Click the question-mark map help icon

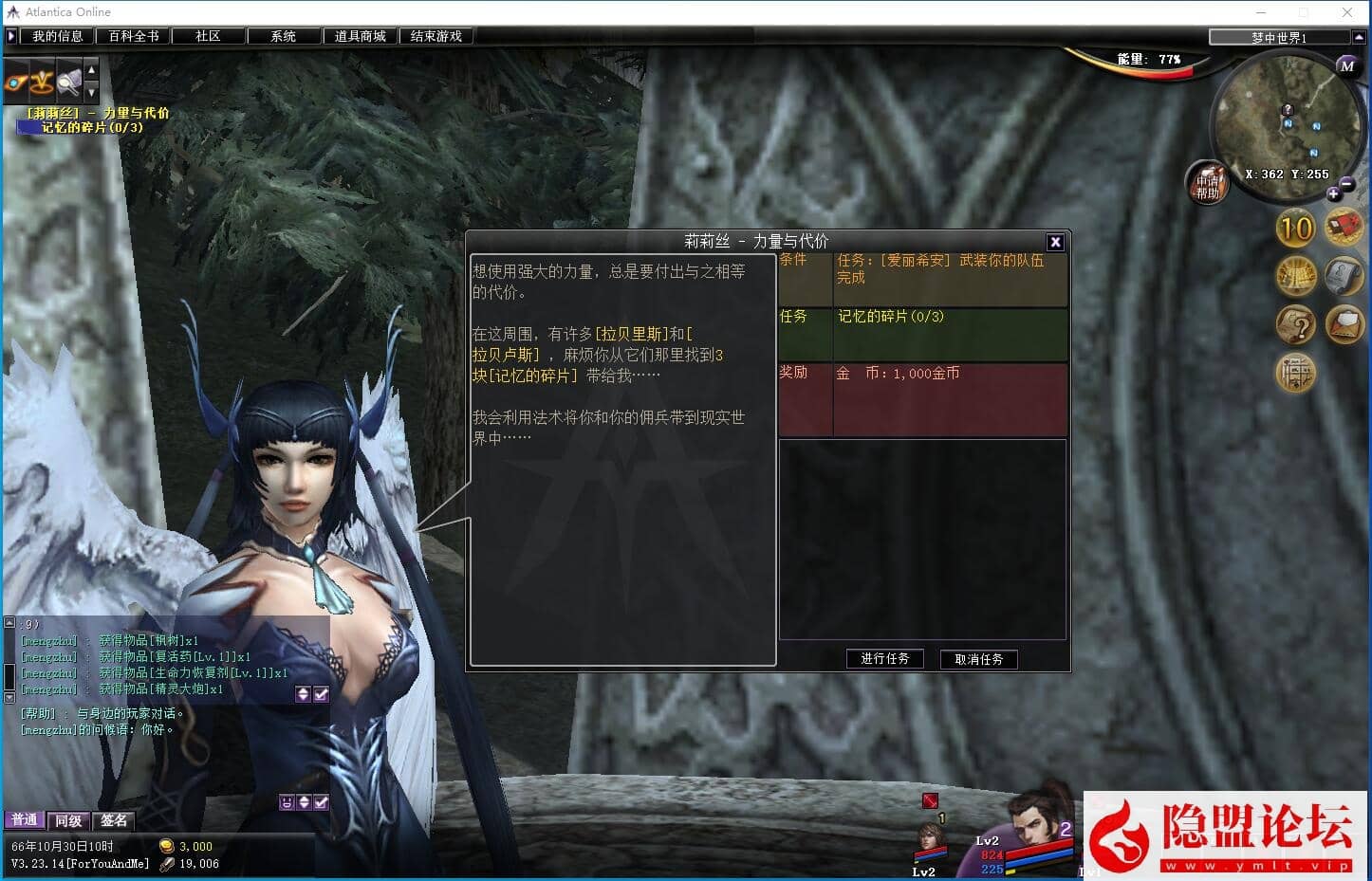point(1297,325)
